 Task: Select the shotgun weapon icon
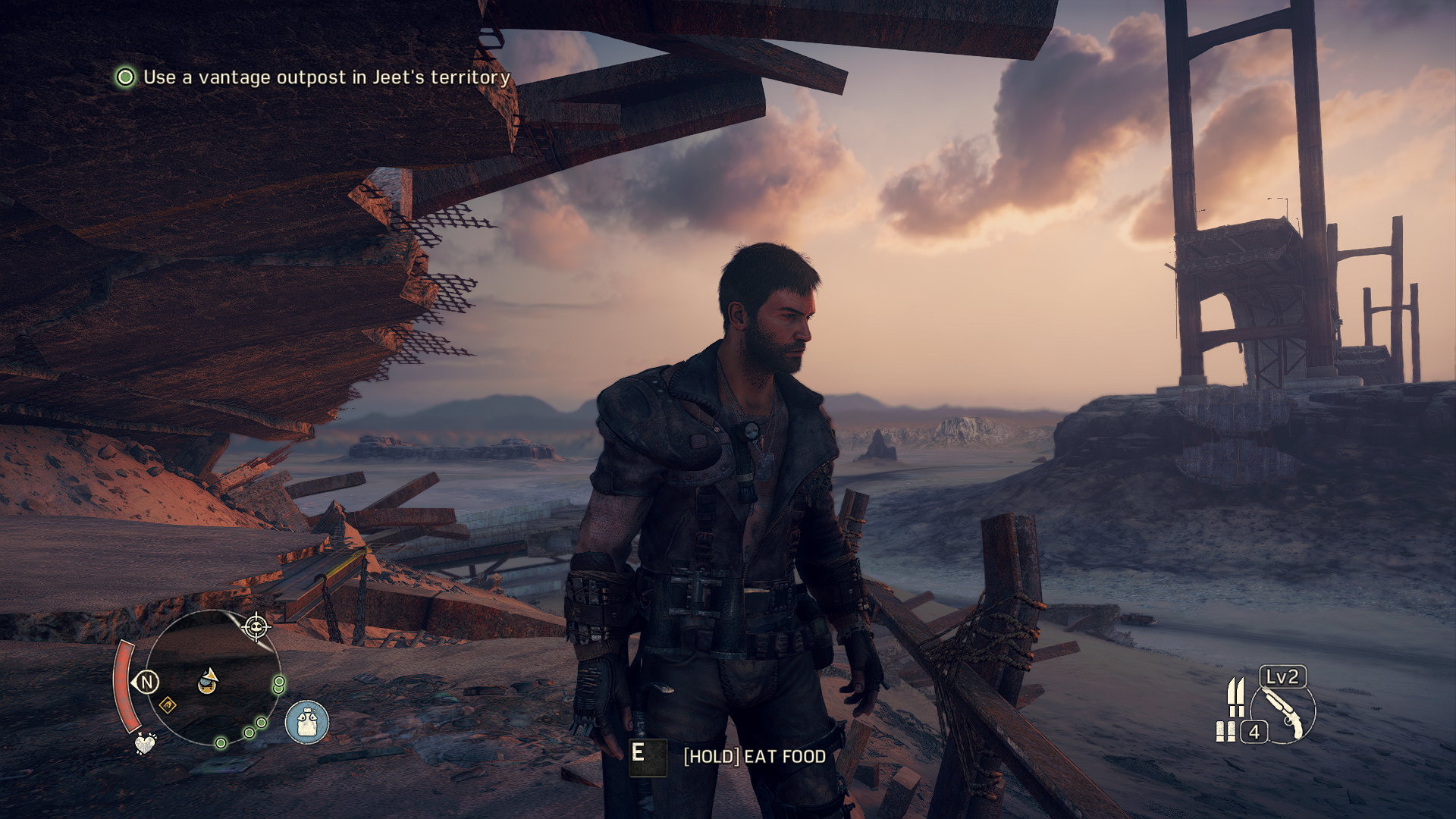tap(1283, 713)
